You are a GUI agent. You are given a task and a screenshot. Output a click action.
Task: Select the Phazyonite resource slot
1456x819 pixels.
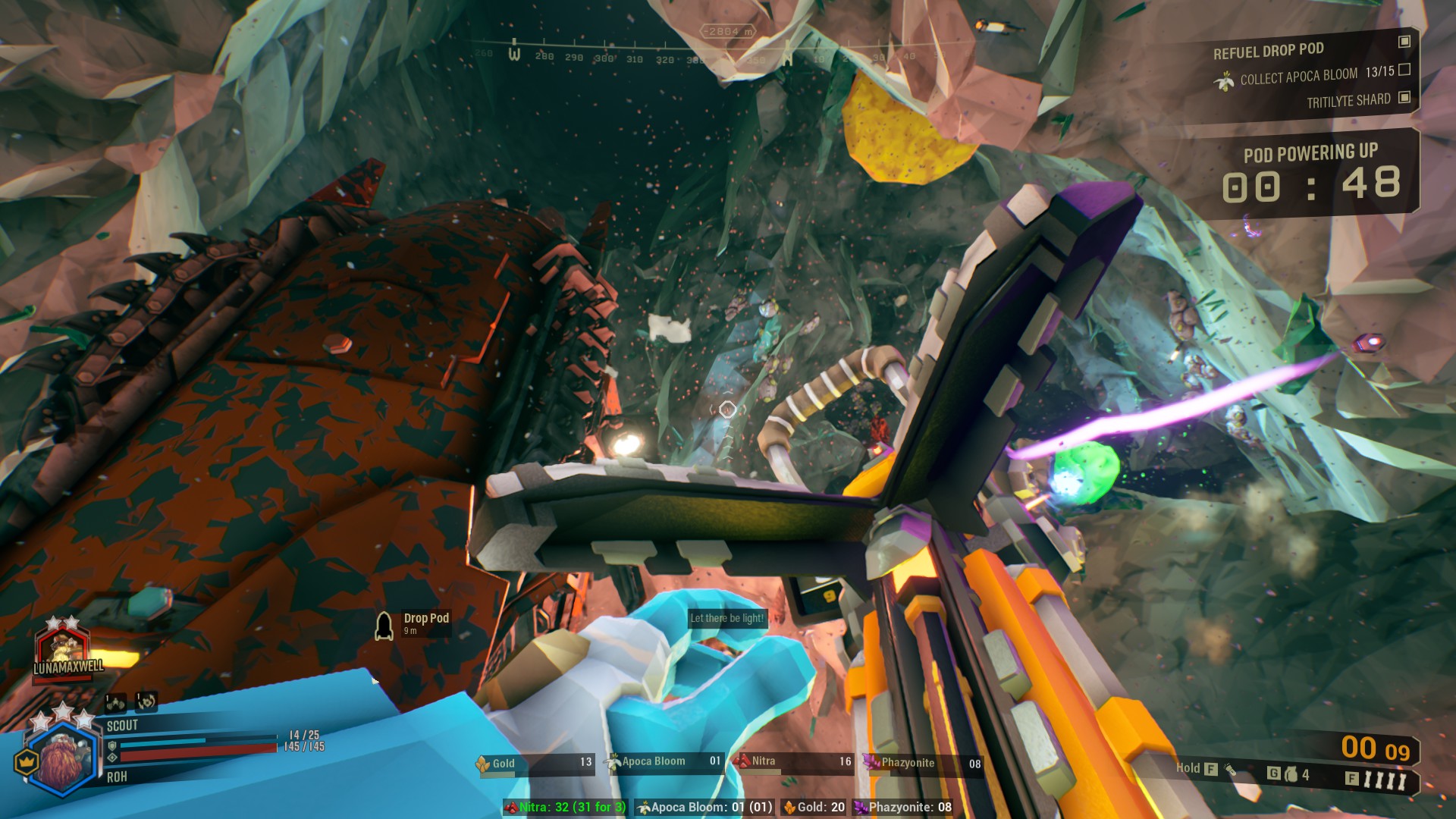pyautogui.click(x=922, y=764)
